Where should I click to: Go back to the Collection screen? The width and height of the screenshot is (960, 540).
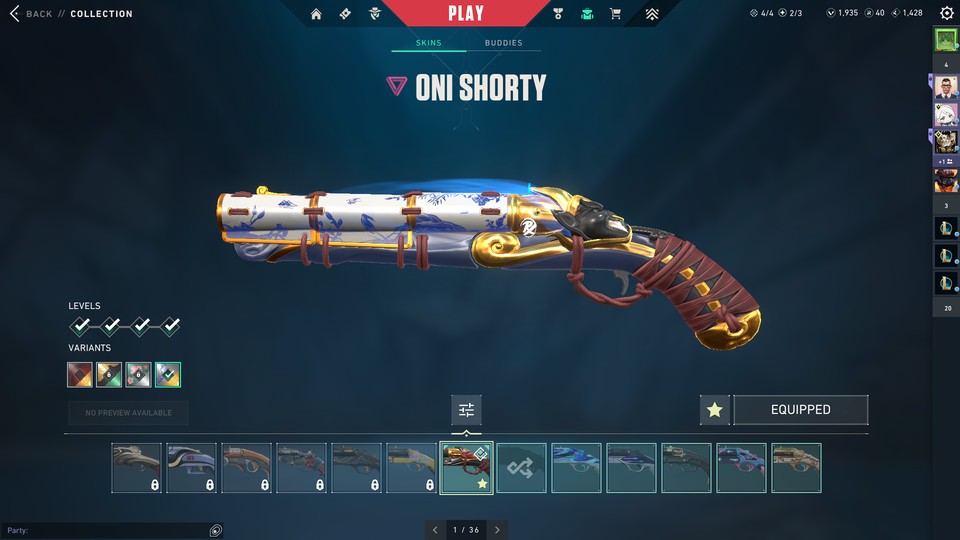(40, 14)
